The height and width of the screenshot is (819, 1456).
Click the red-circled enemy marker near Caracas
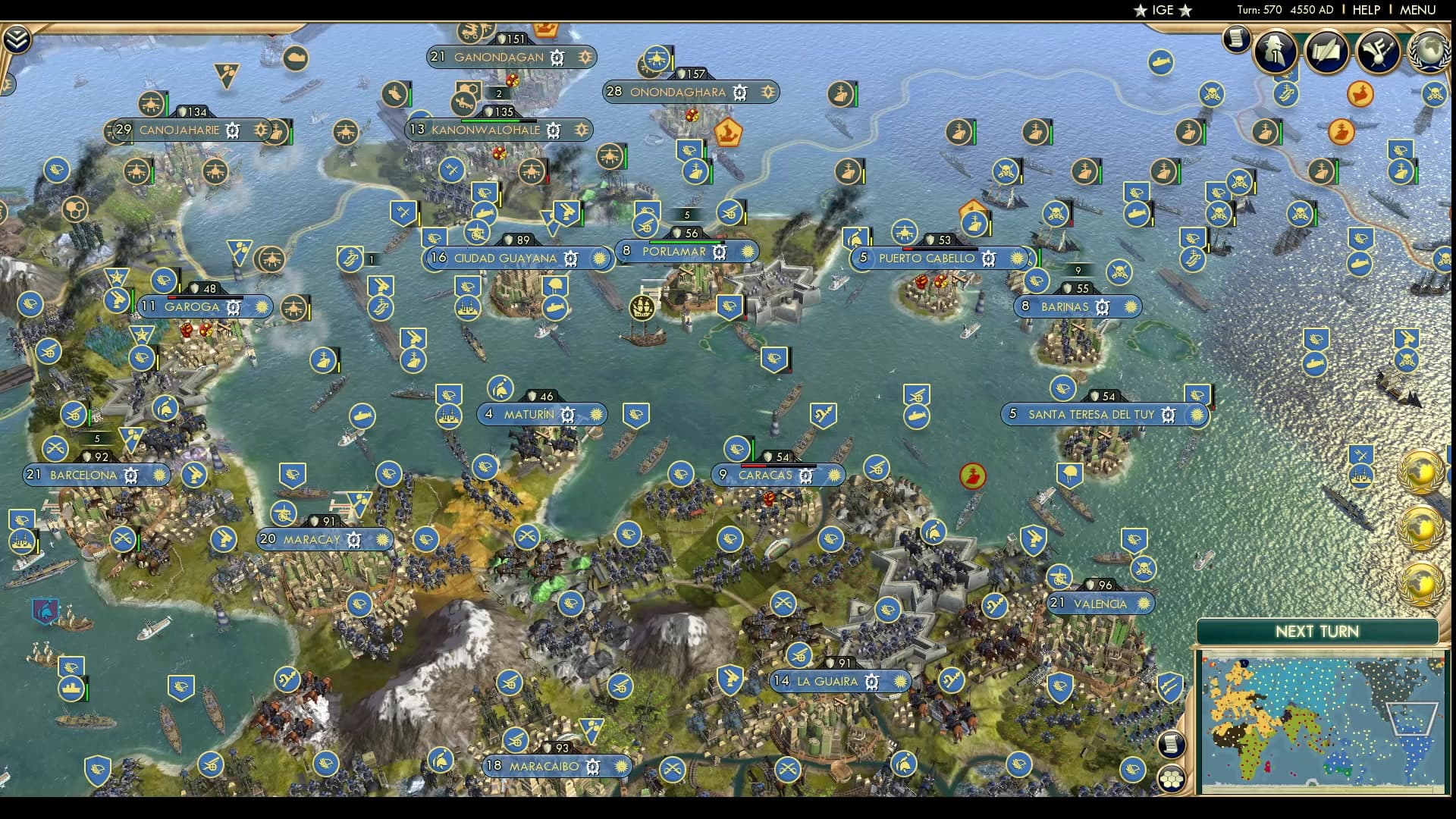[973, 475]
